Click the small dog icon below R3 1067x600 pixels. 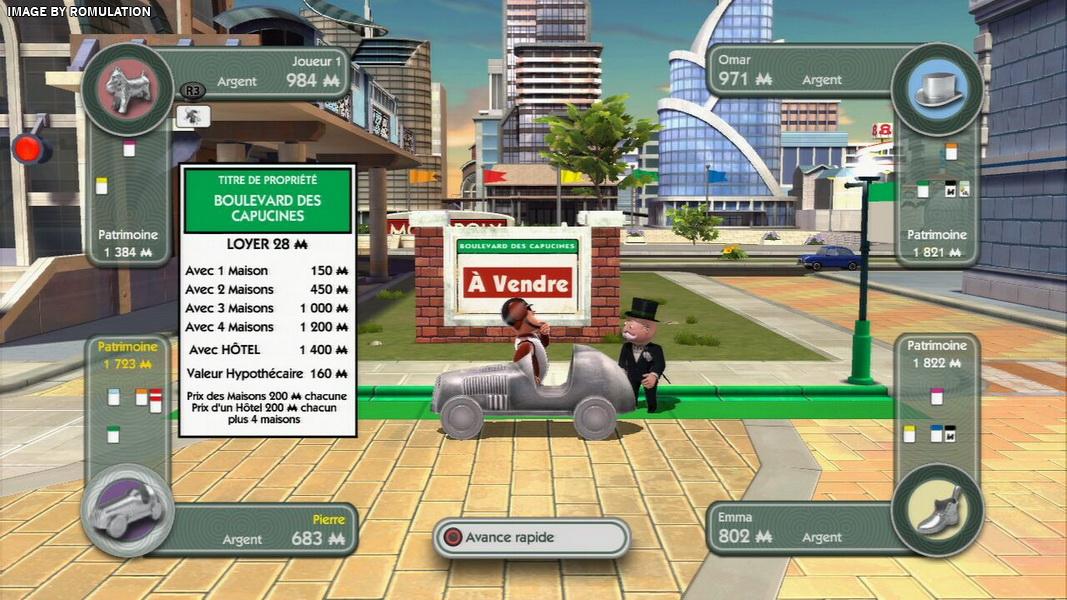coord(193,116)
